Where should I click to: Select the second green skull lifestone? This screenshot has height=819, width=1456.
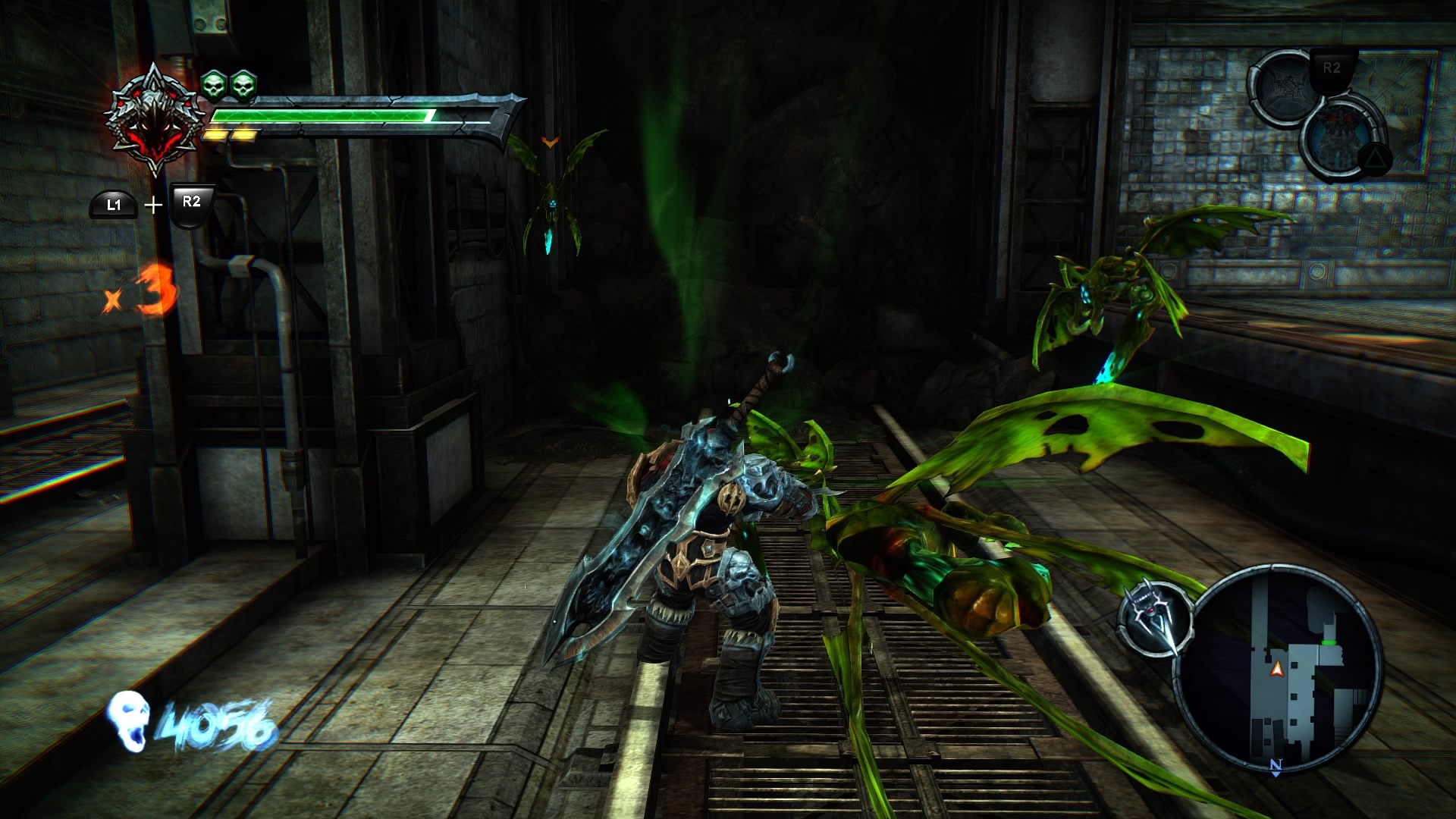click(x=243, y=85)
